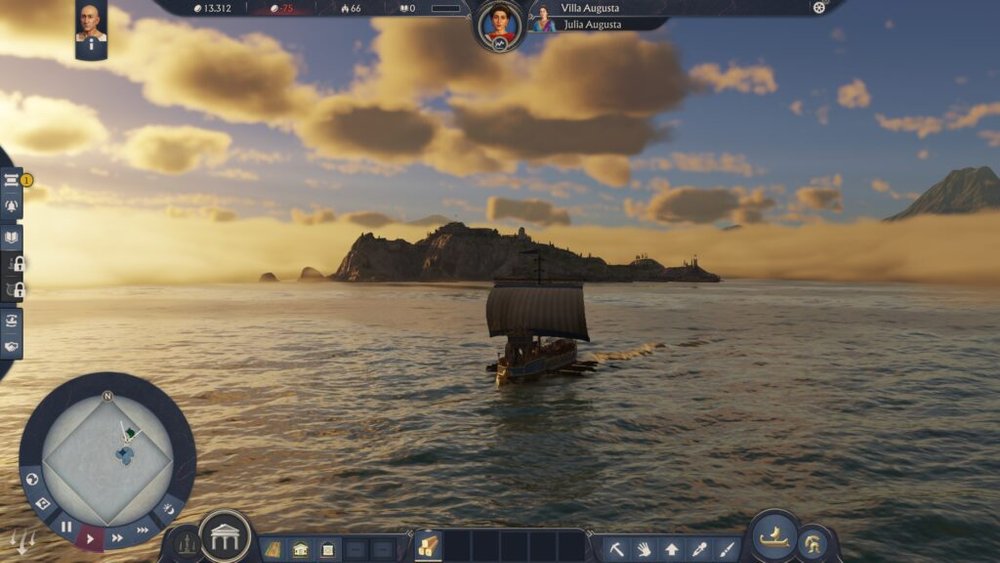1000x563 pixels.
Task: Select double fast-forward speed
Action: (118, 538)
